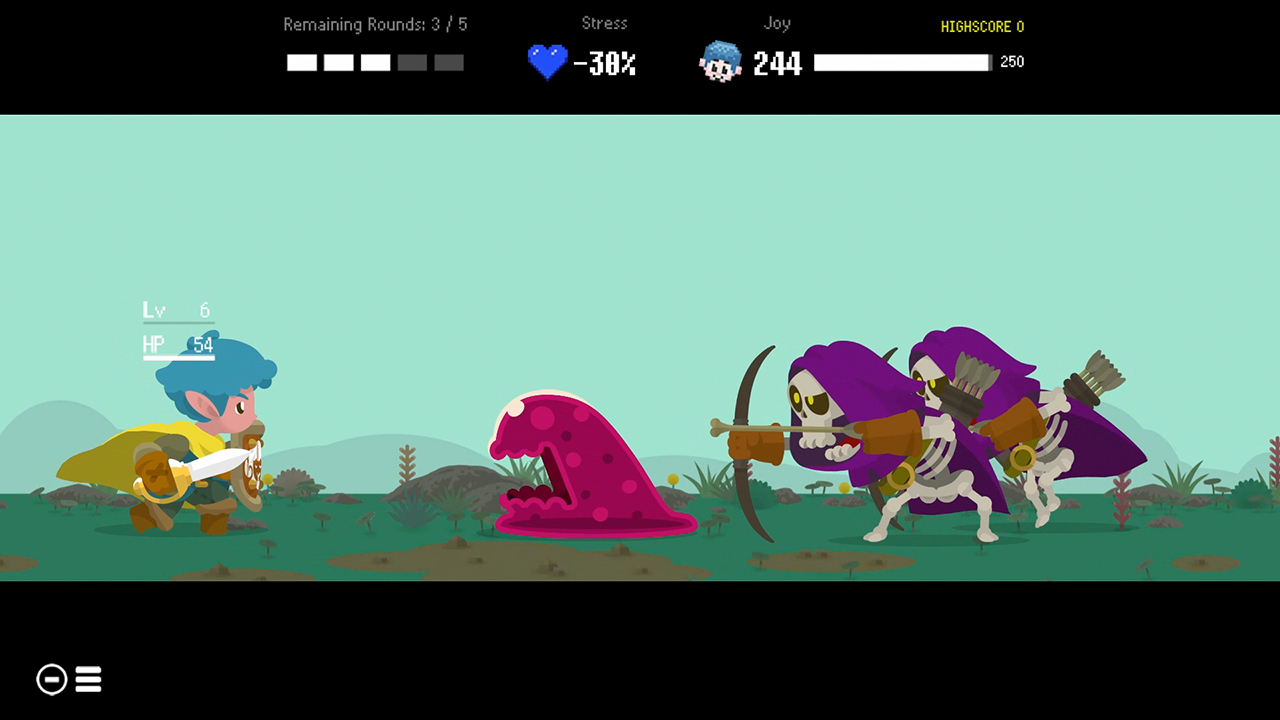
Task: Click the yellow HIGHSCORE 0 text
Action: coord(981,27)
